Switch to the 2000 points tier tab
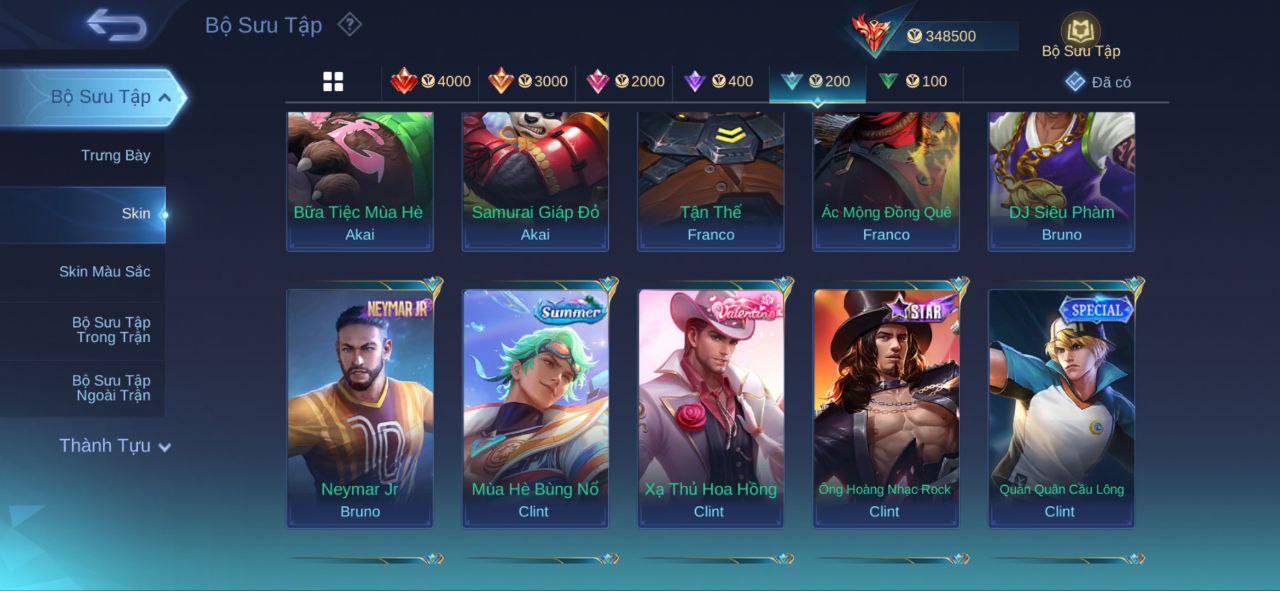Screen dimensions: 1280x591 tap(625, 82)
